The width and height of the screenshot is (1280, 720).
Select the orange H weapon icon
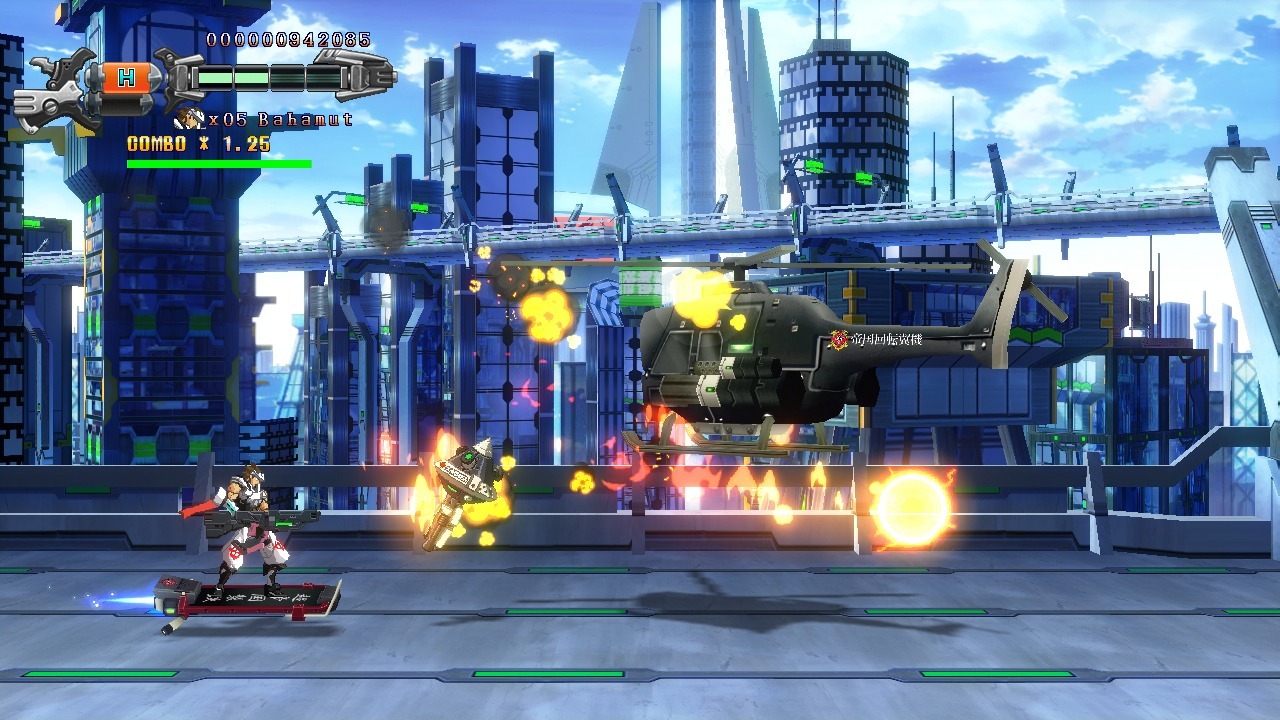126,78
